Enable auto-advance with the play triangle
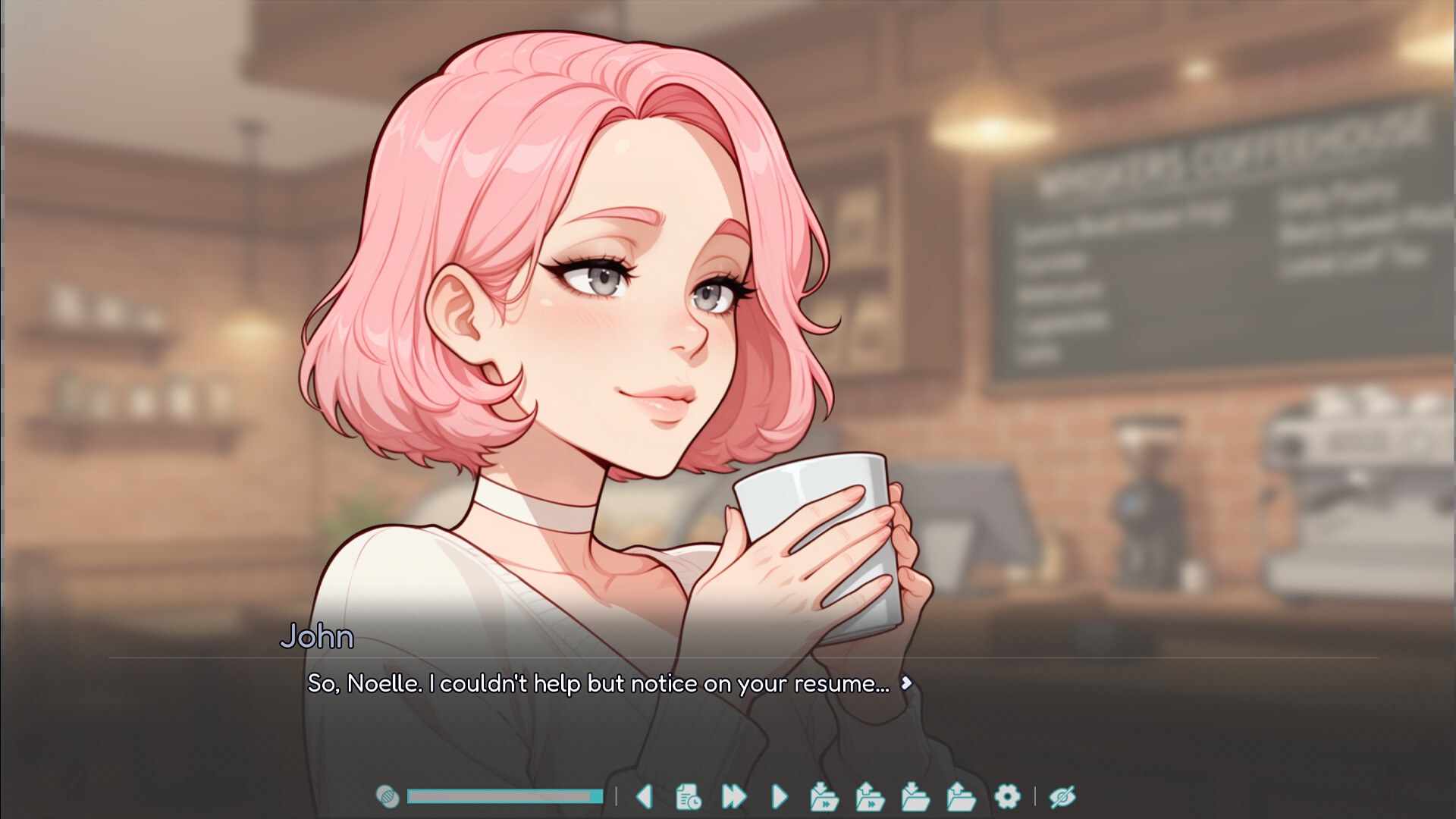Viewport: 1456px width, 819px height. (778, 796)
